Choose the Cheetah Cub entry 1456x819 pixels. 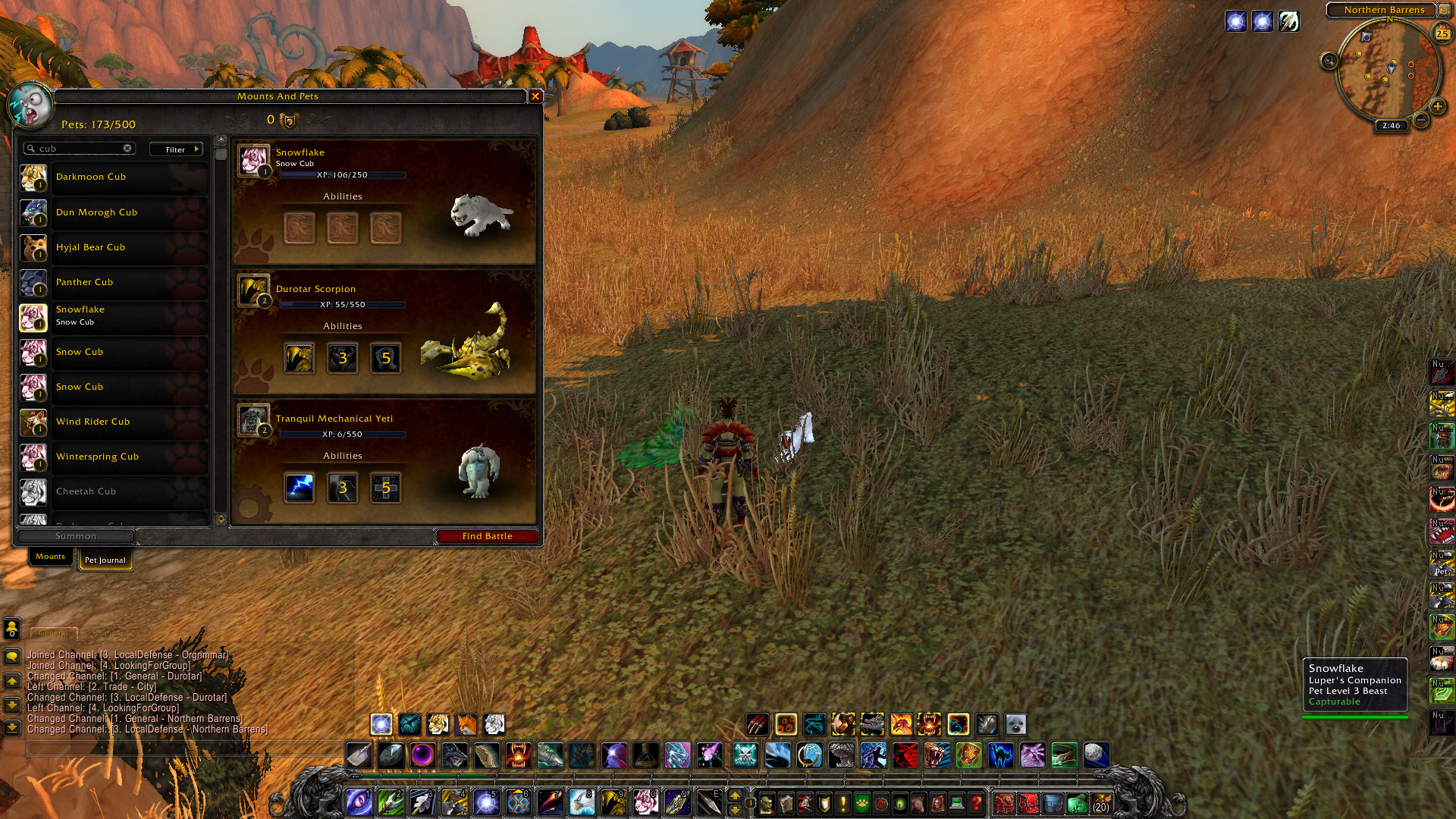(x=114, y=491)
